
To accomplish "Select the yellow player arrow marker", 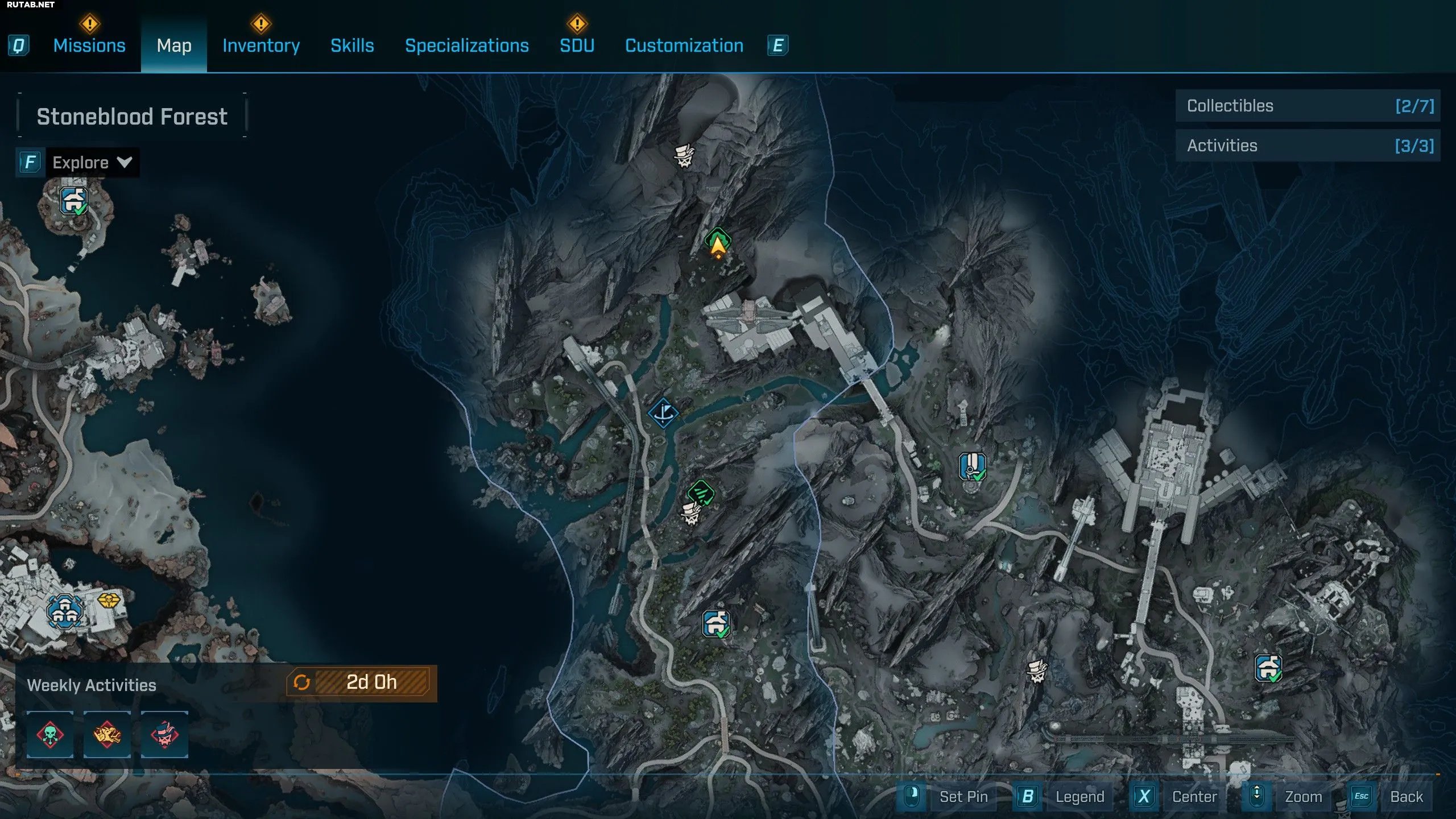I will [x=718, y=247].
